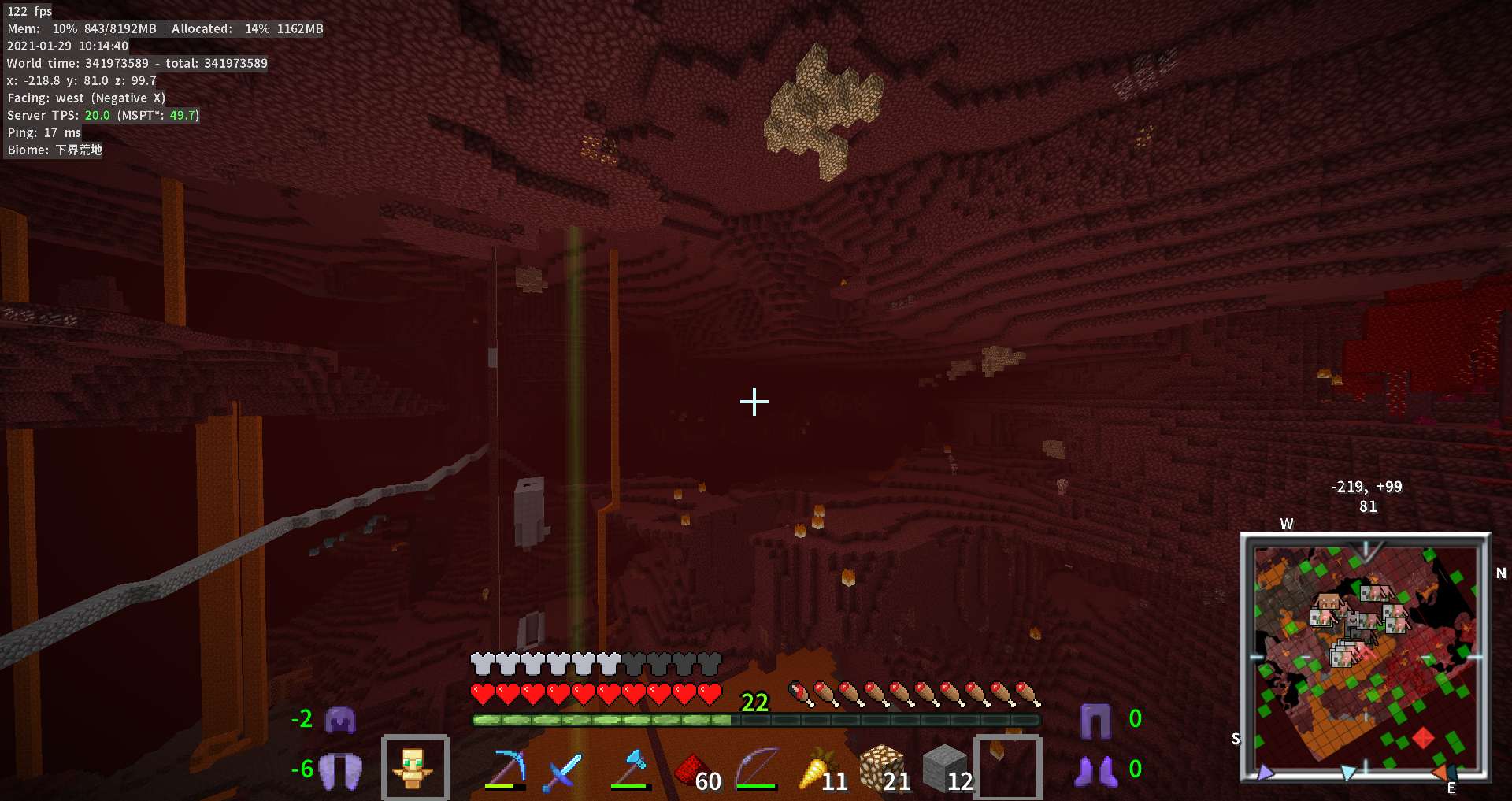Click the helmet durability icon
The image size is (1512, 801).
[x=340, y=719]
